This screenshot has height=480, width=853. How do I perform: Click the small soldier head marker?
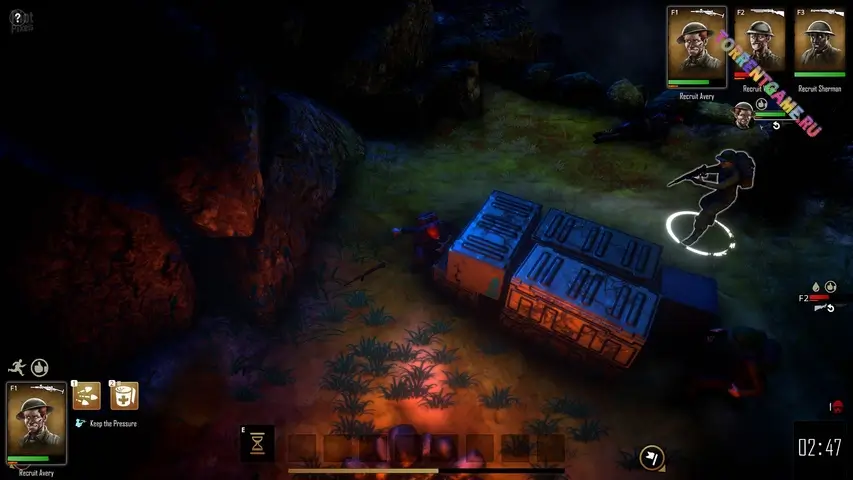coord(743,113)
